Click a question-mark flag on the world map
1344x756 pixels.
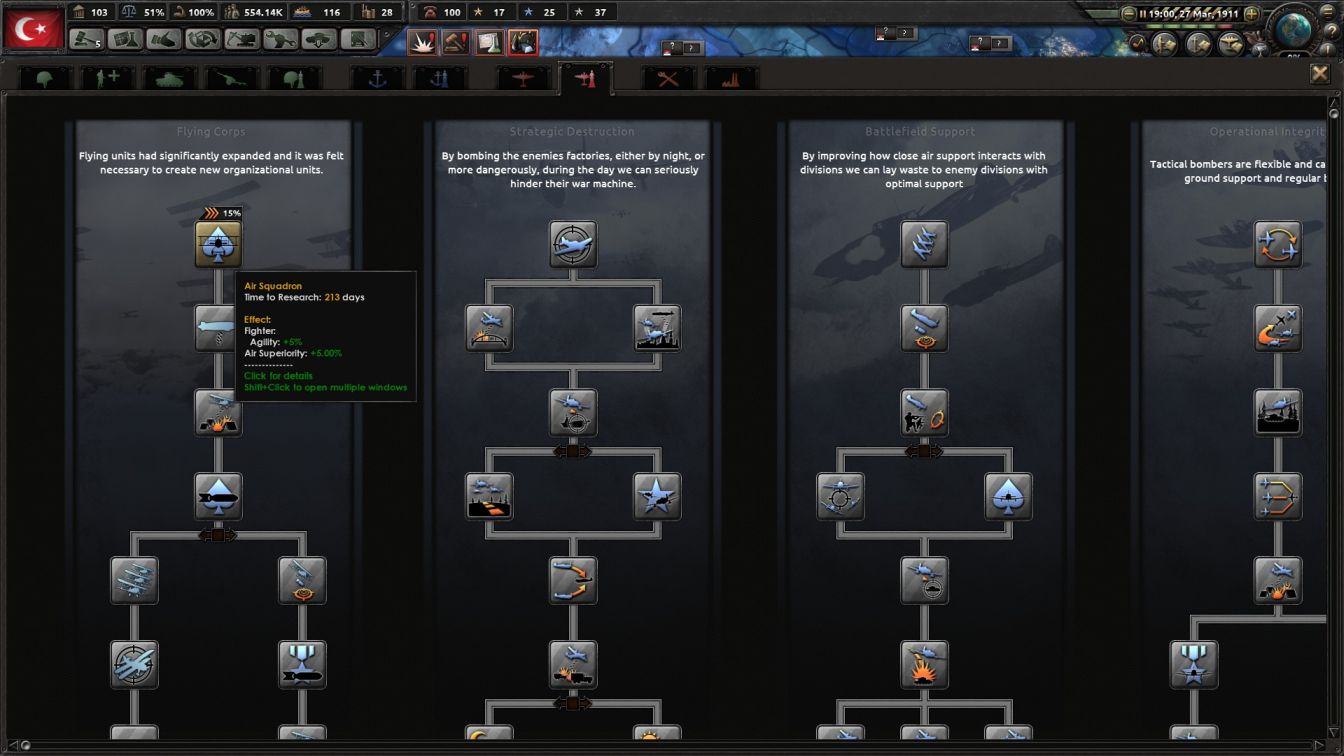tap(674, 45)
